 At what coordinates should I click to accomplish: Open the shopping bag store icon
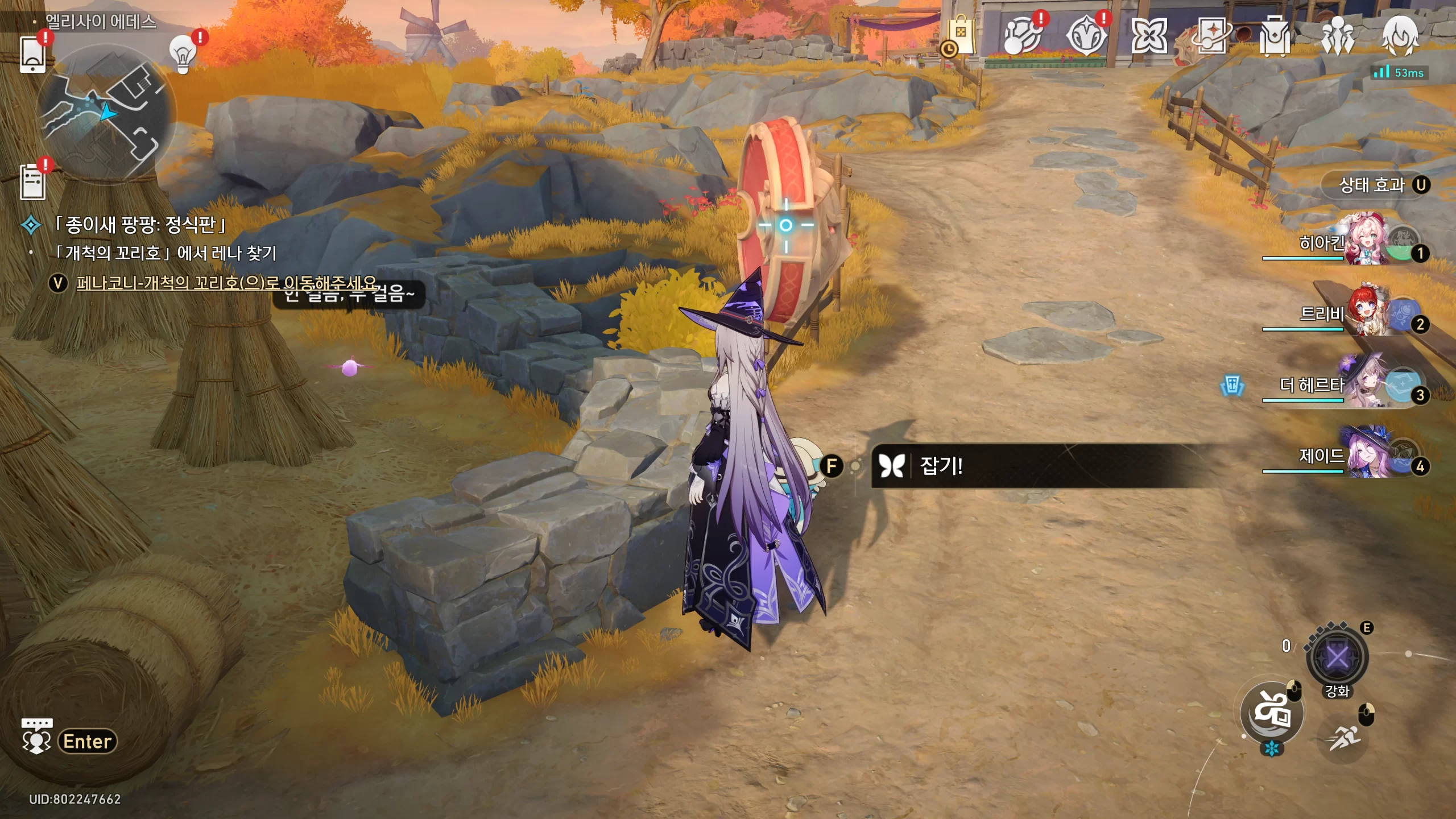tap(961, 36)
